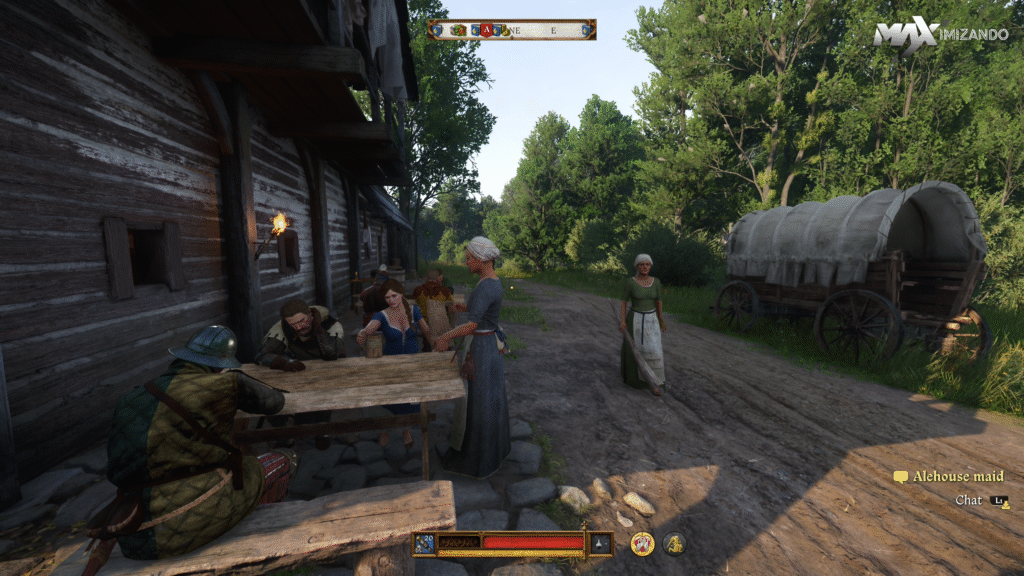Select the slot right of the health bar
The height and width of the screenshot is (576, 1024).
point(600,543)
